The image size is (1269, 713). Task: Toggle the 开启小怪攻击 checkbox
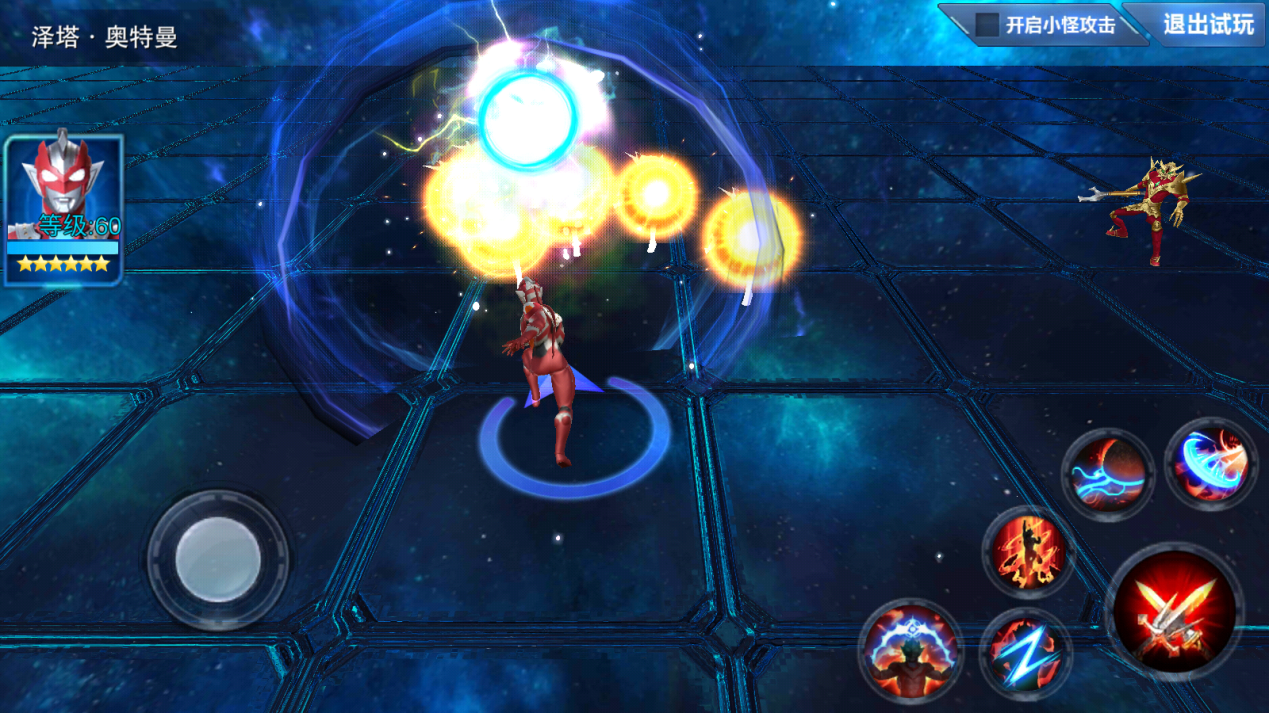click(988, 25)
